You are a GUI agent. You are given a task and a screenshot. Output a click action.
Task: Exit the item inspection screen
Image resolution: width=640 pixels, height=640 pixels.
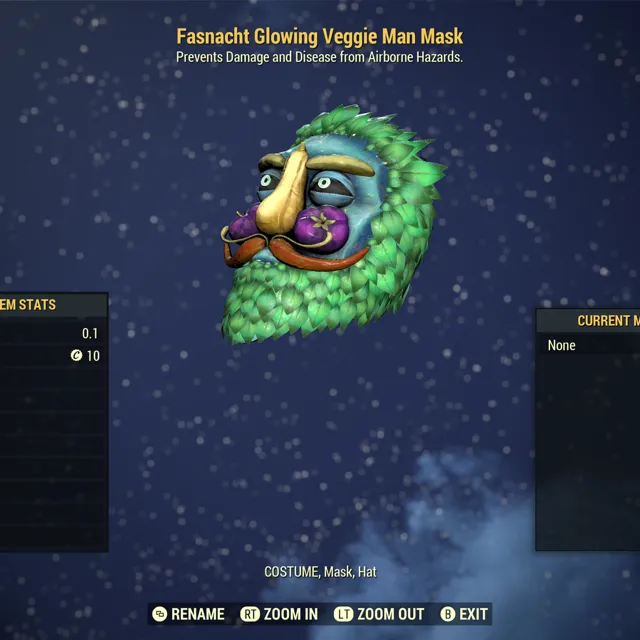(x=465, y=614)
